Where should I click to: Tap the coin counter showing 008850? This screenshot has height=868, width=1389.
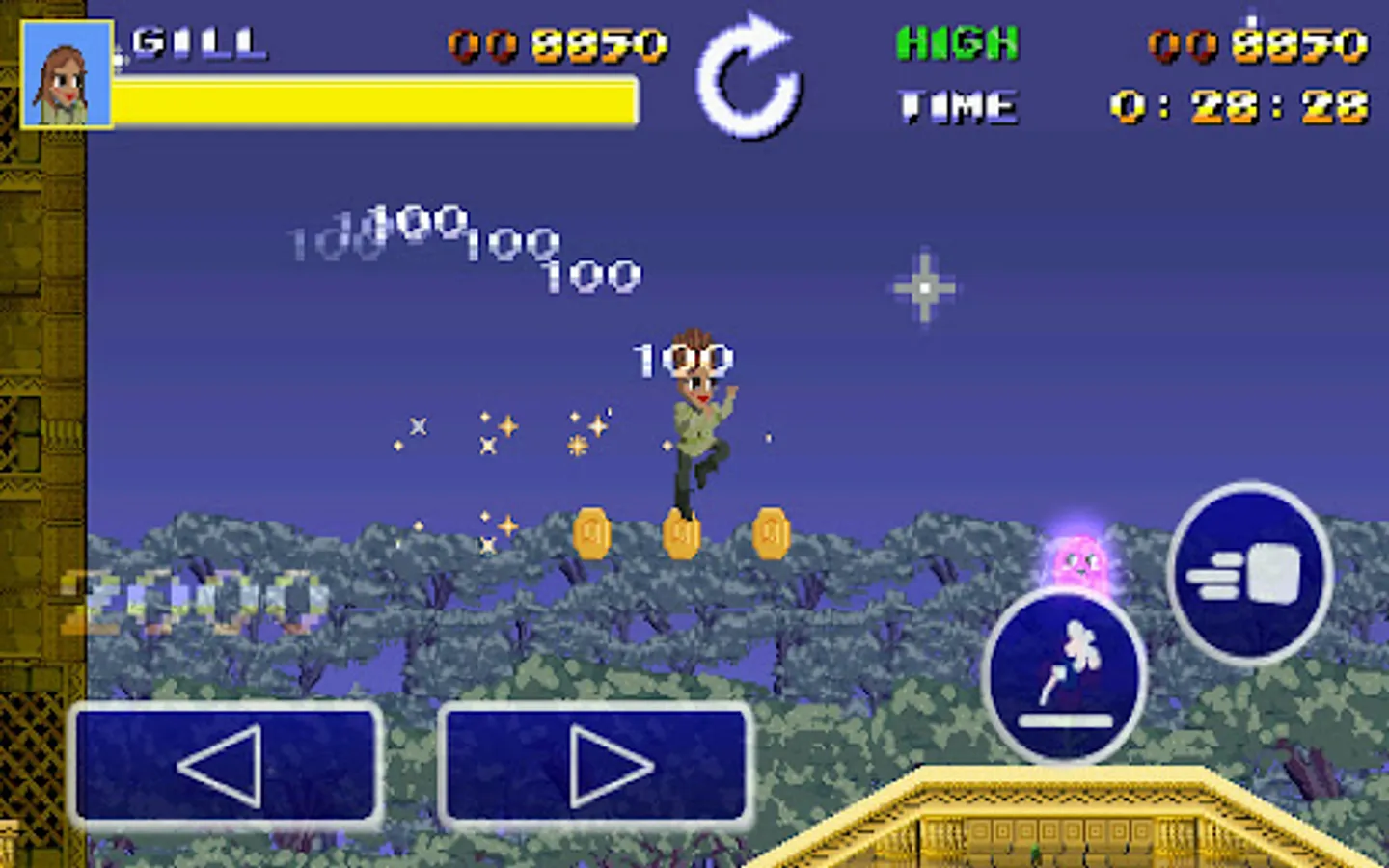pos(558,43)
